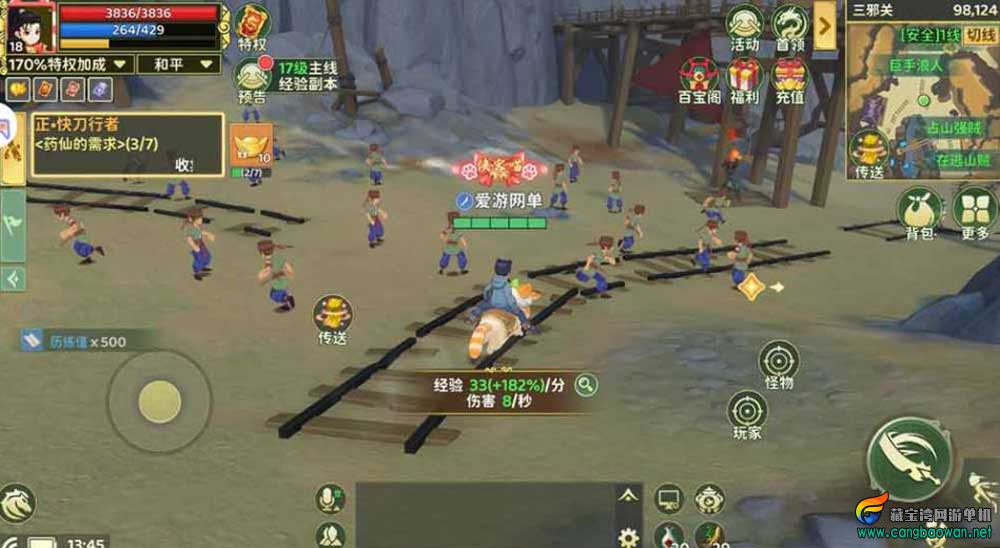1000x548 pixels.
Task: Switch line with the 切线 button
Action: pos(981,35)
